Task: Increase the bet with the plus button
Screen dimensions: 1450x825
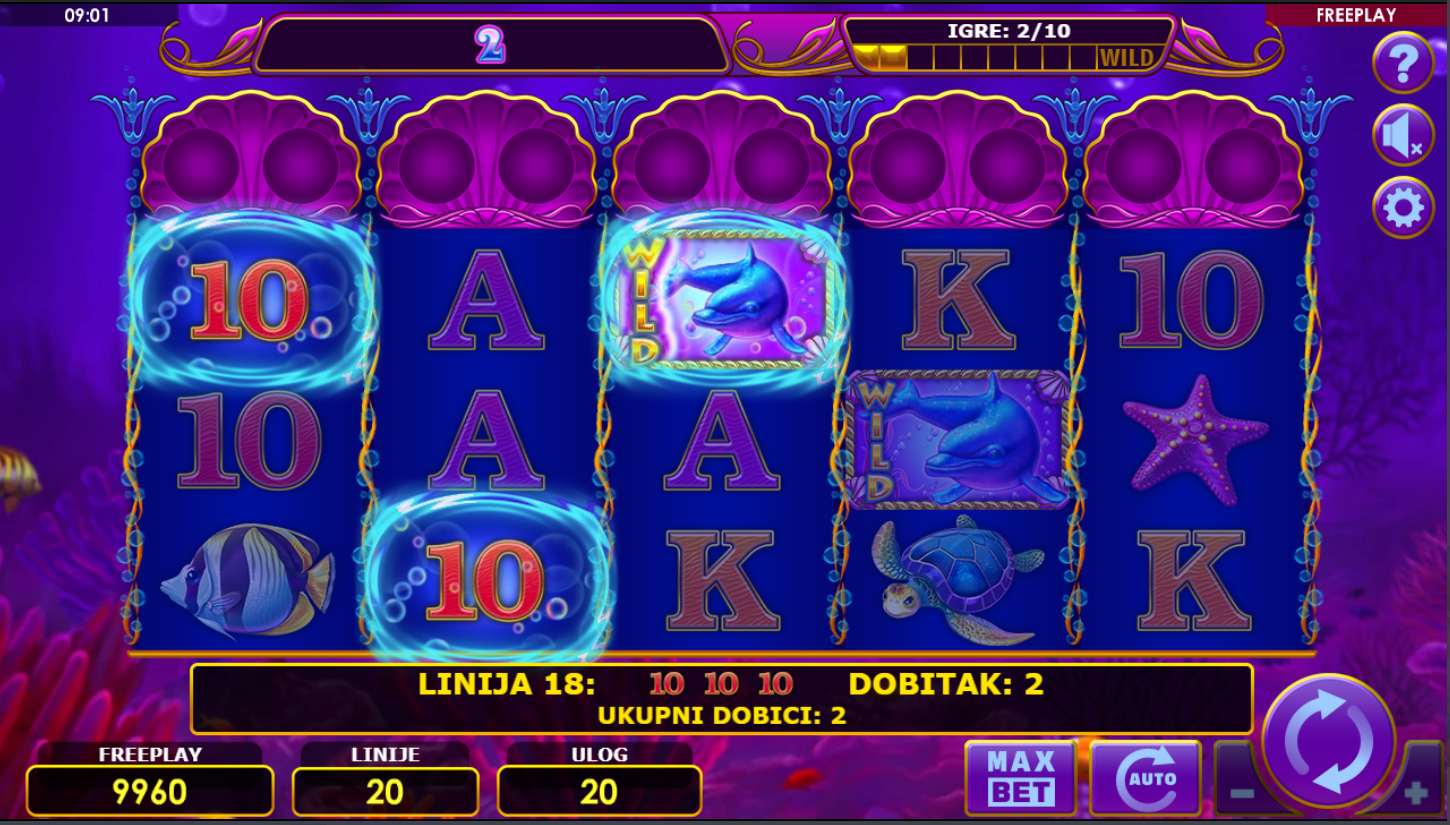Action: tap(1416, 793)
